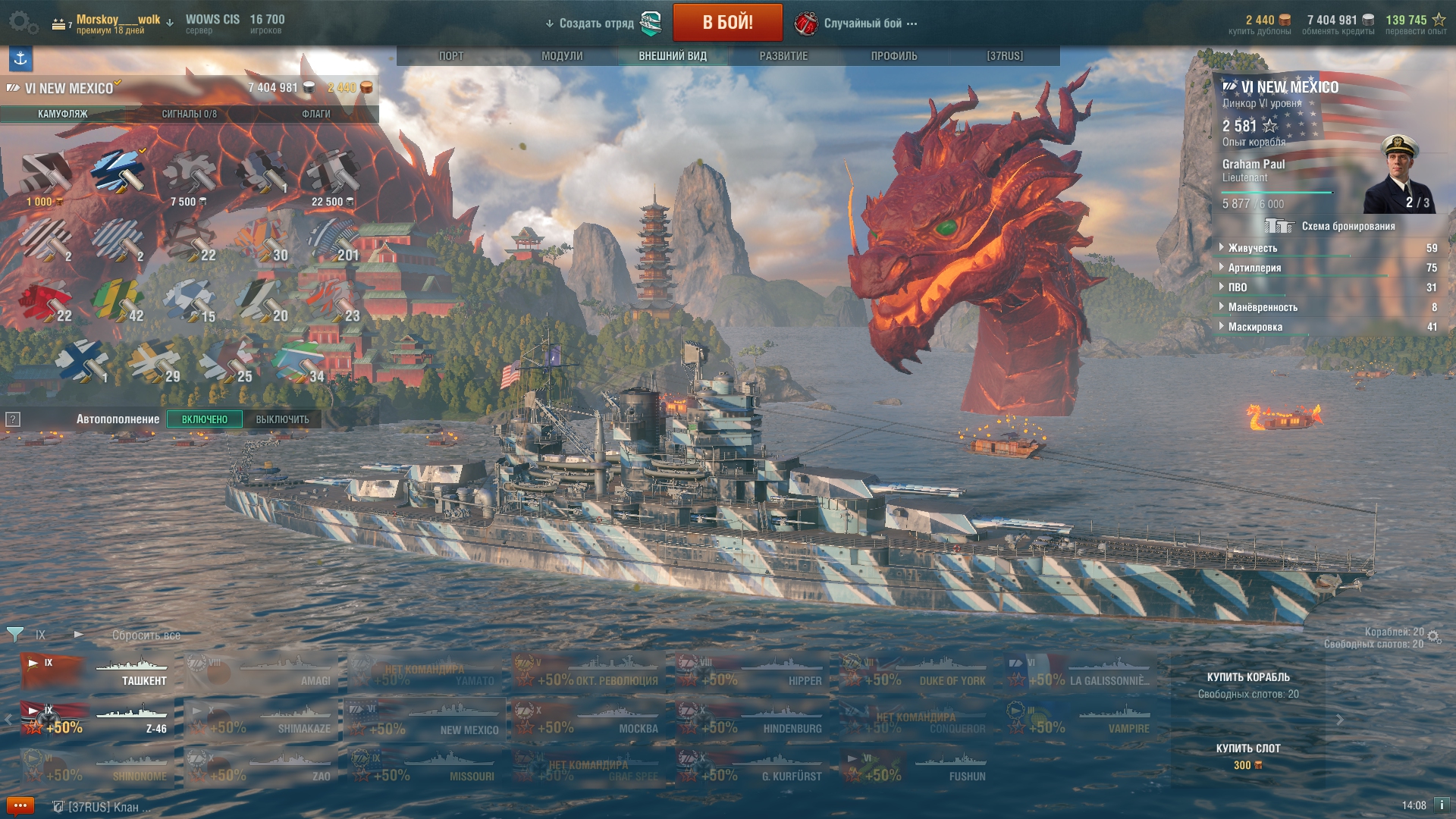The width and height of the screenshot is (1456, 819).
Task: Open the ПОРТ tab
Action: 451,56
